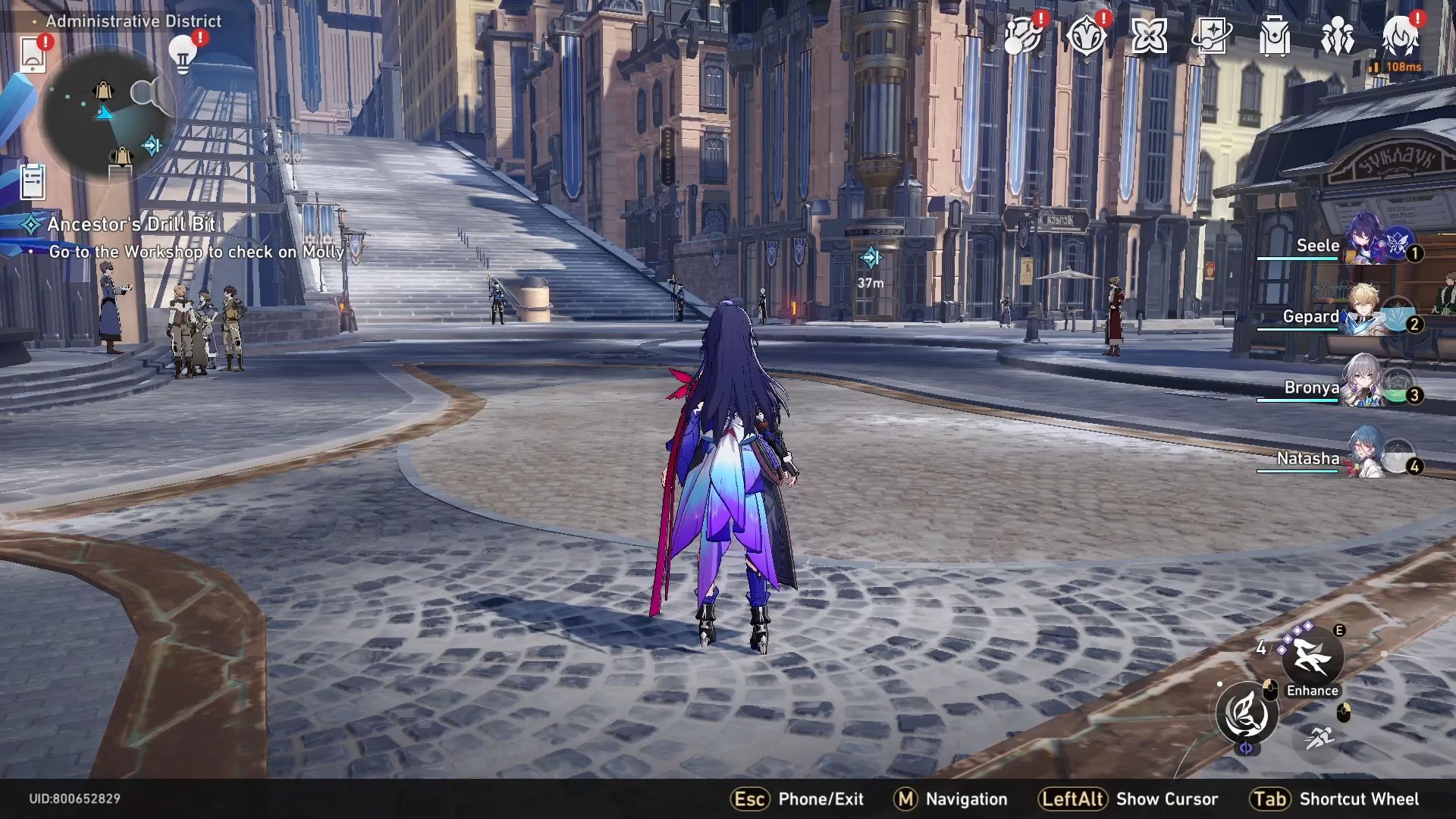Open the clipboard mission log icon
The height and width of the screenshot is (819, 1456).
click(x=33, y=182)
